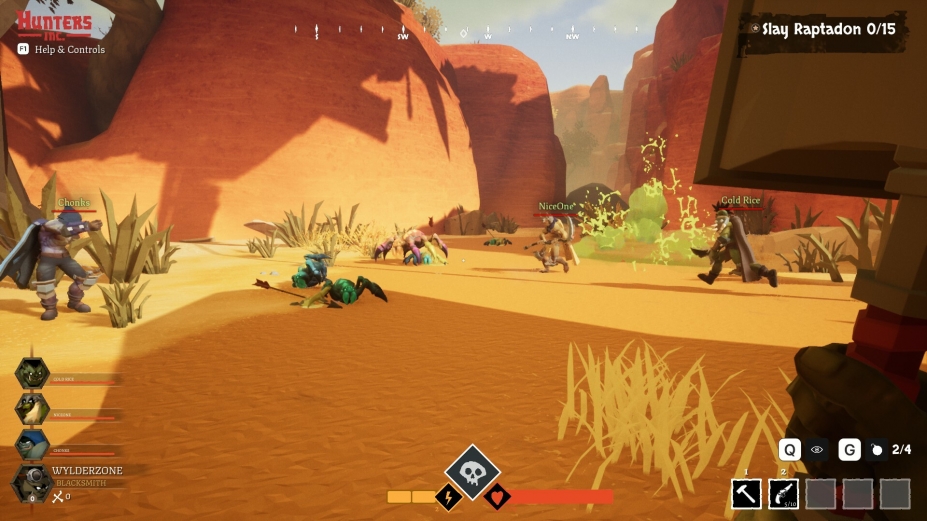927x521 pixels.
Task: Click the Hunters Inc. logo
Action: pyautogui.click(x=53, y=23)
